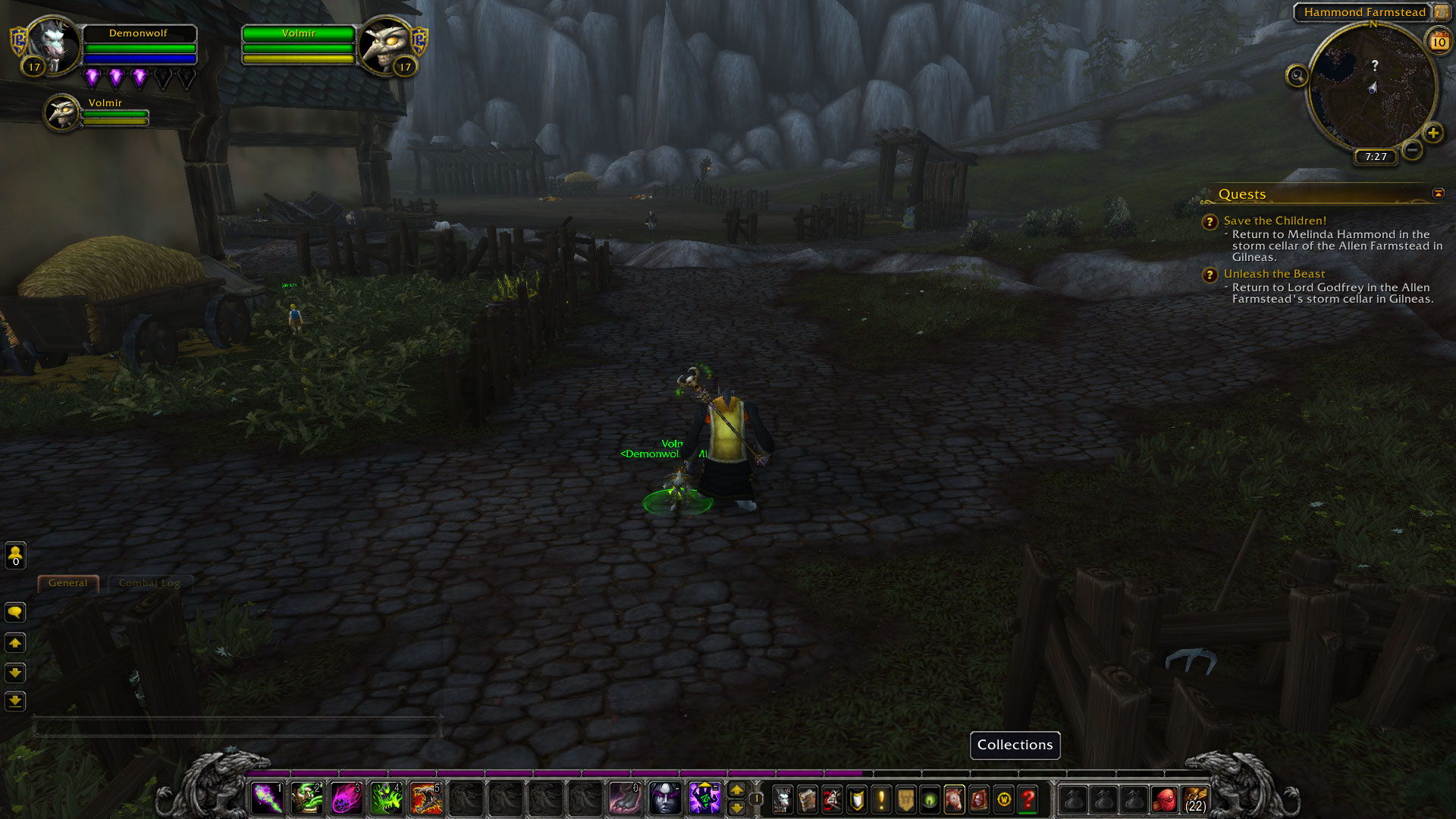Switch to the Combat Log tab
This screenshot has height=819, width=1456.
pos(149,583)
